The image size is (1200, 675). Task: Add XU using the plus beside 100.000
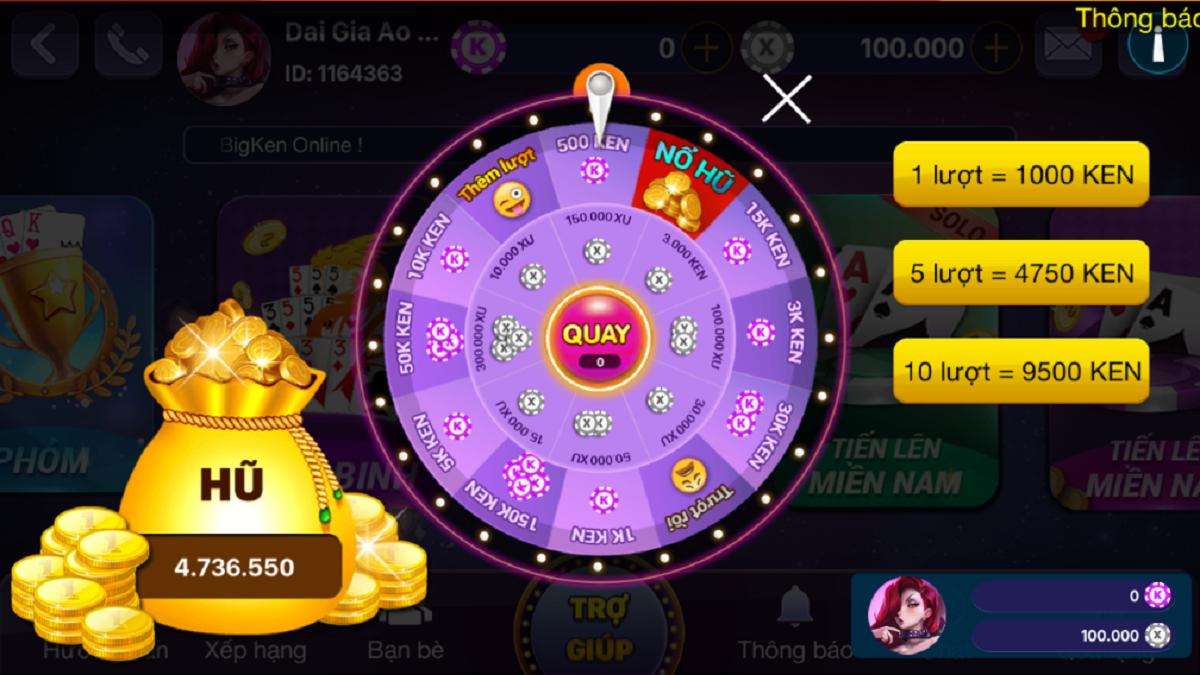click(995, 49)
